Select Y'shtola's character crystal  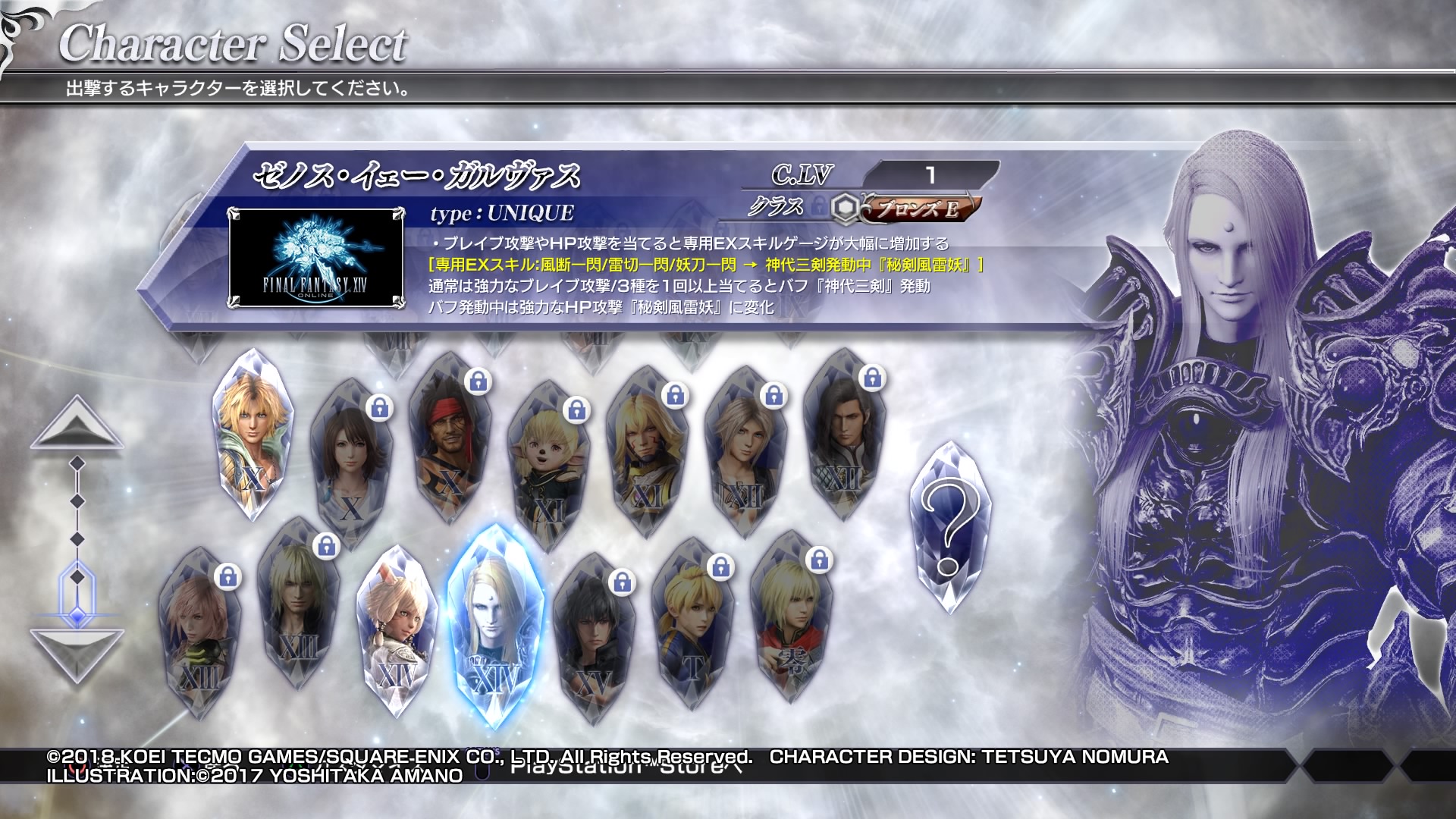pyautogui.click(x=396, y=629)
